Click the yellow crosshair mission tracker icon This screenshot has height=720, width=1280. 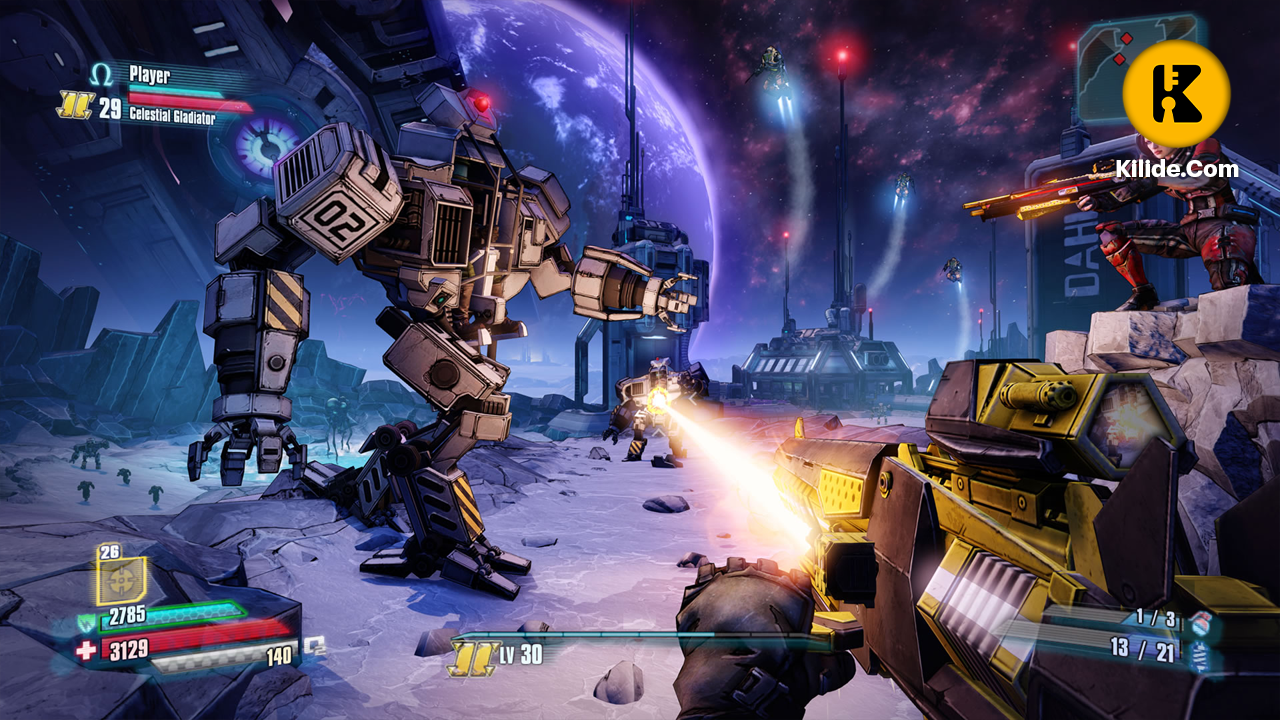click(120, 579)
